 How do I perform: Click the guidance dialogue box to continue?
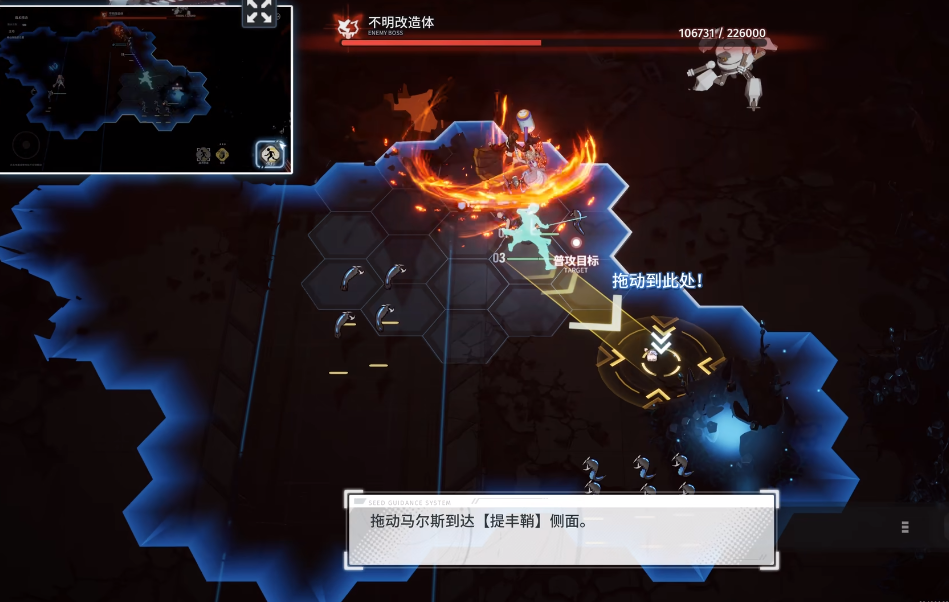tap(560, 530)
